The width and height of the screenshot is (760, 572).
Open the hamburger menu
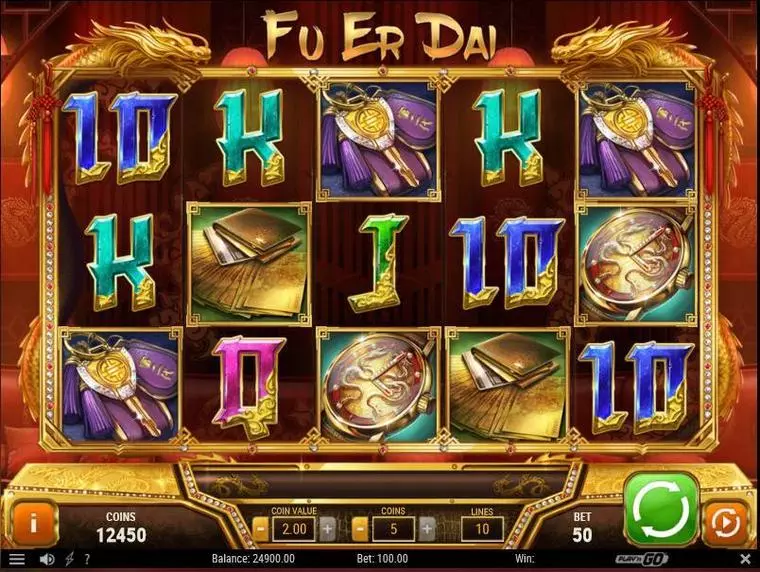[x=16, y=559]
